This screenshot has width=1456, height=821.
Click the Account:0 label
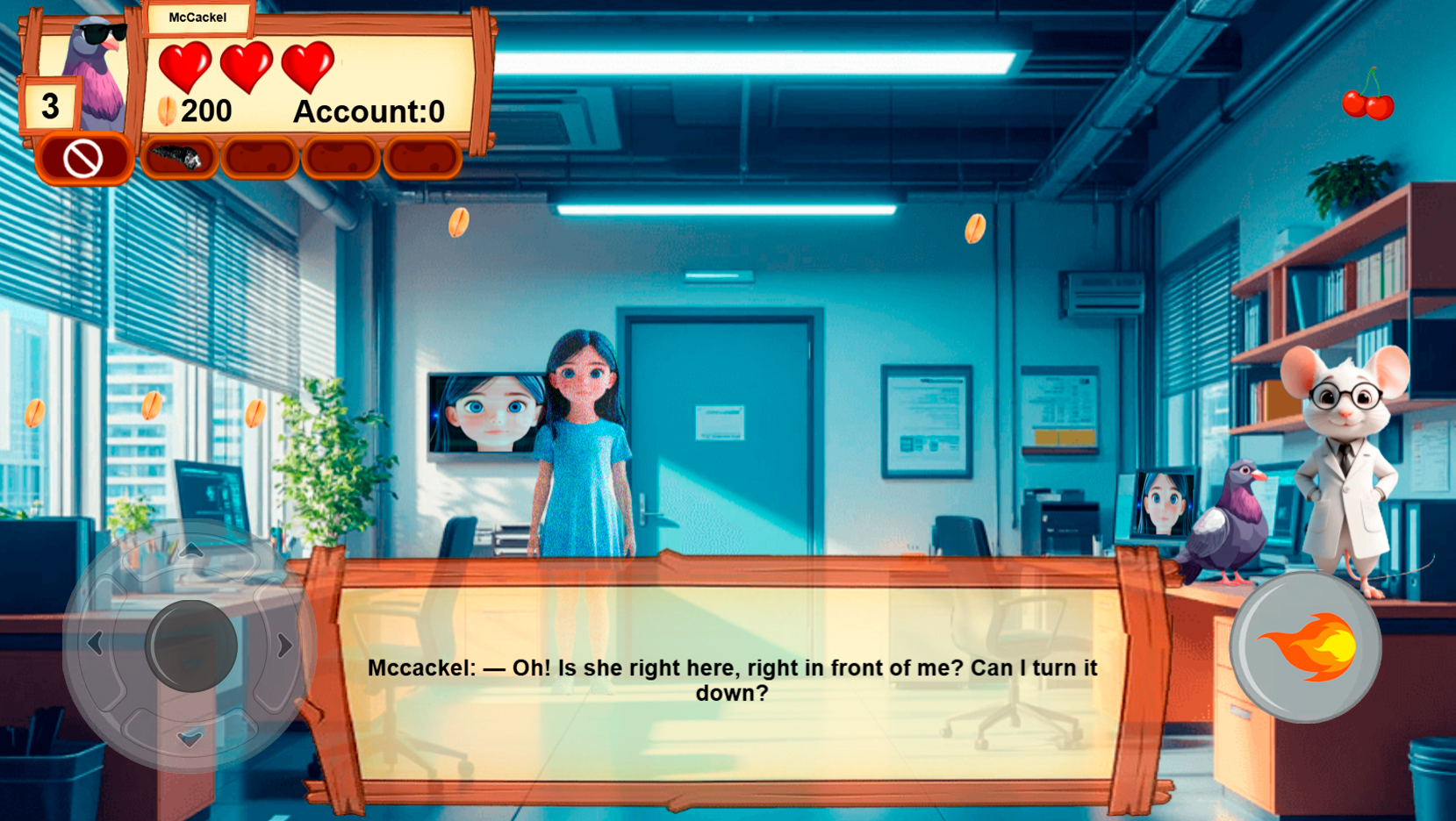click(369, 111)
